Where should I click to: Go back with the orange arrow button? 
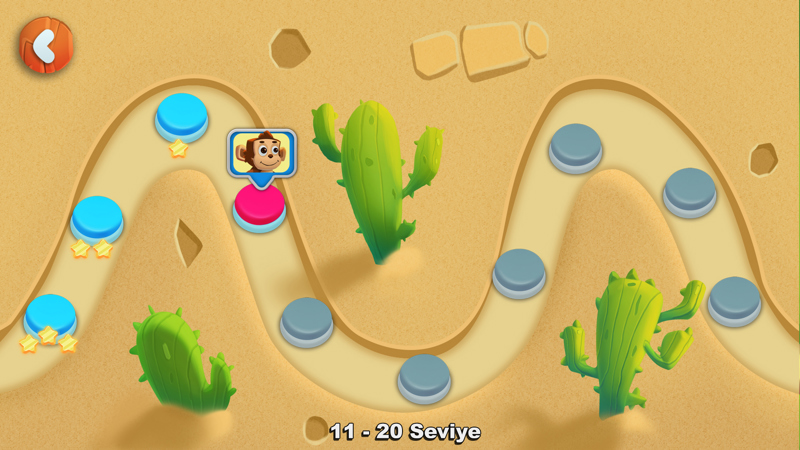(45, 45)
